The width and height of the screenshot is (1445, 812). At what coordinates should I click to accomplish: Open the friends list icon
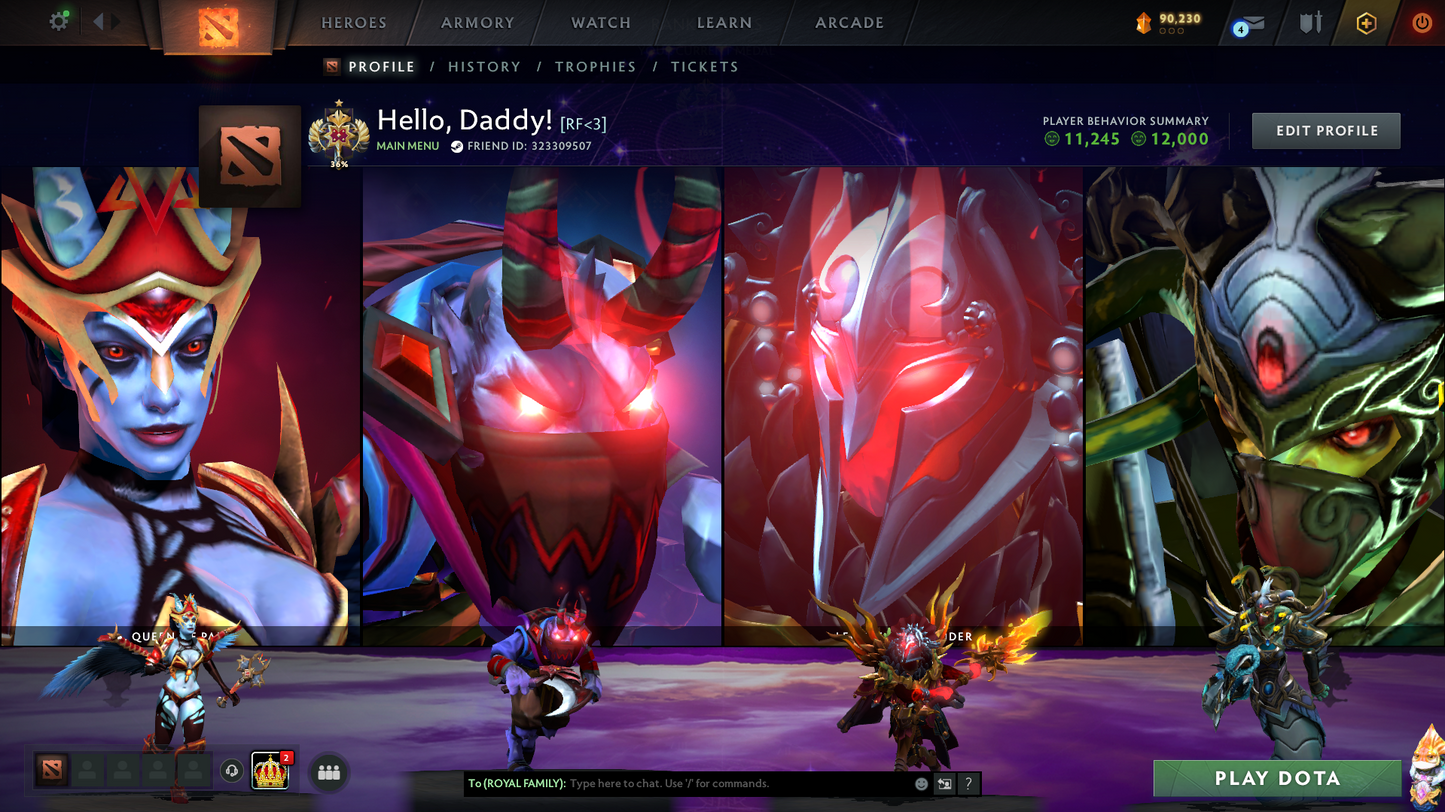329,772
